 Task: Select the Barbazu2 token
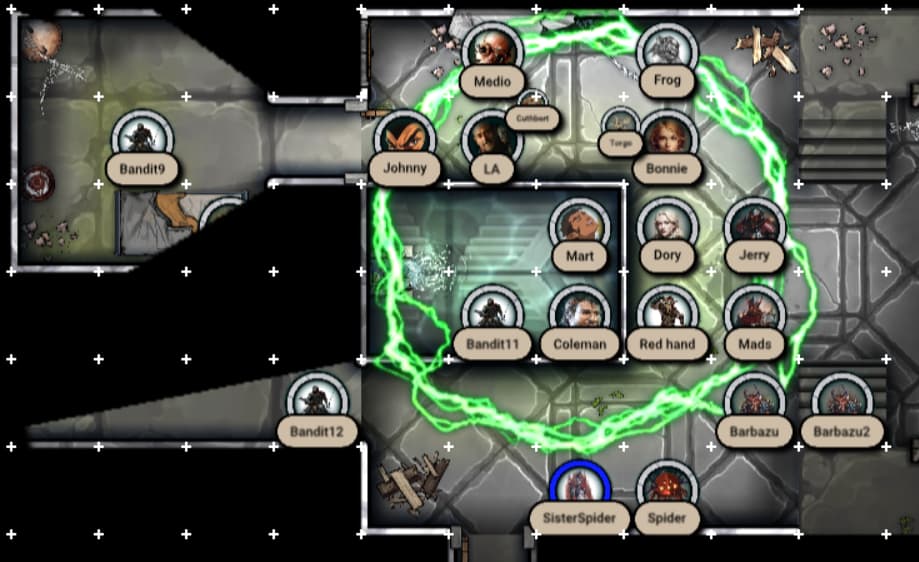pos(842,401)
